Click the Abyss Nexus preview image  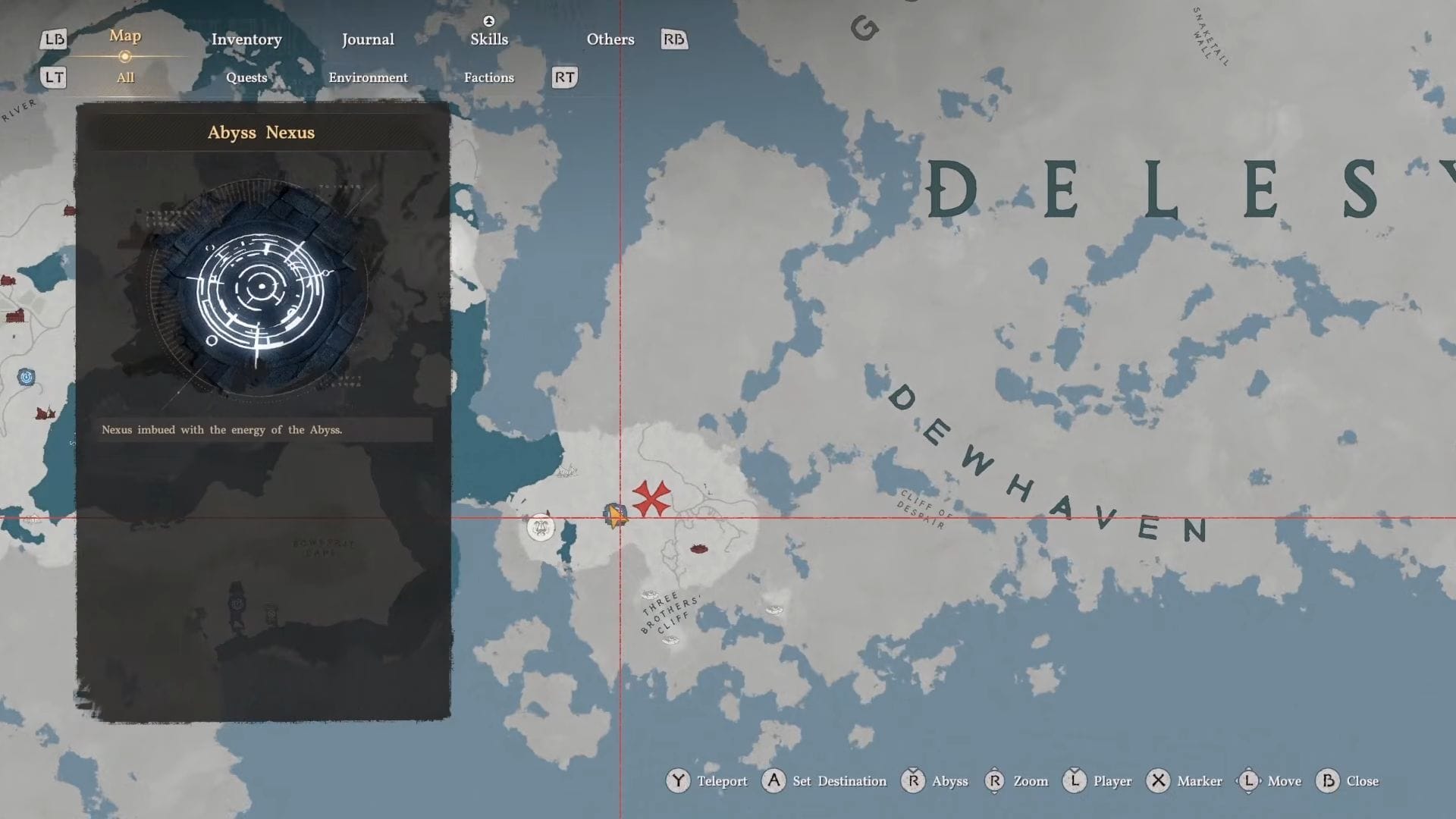260,288
